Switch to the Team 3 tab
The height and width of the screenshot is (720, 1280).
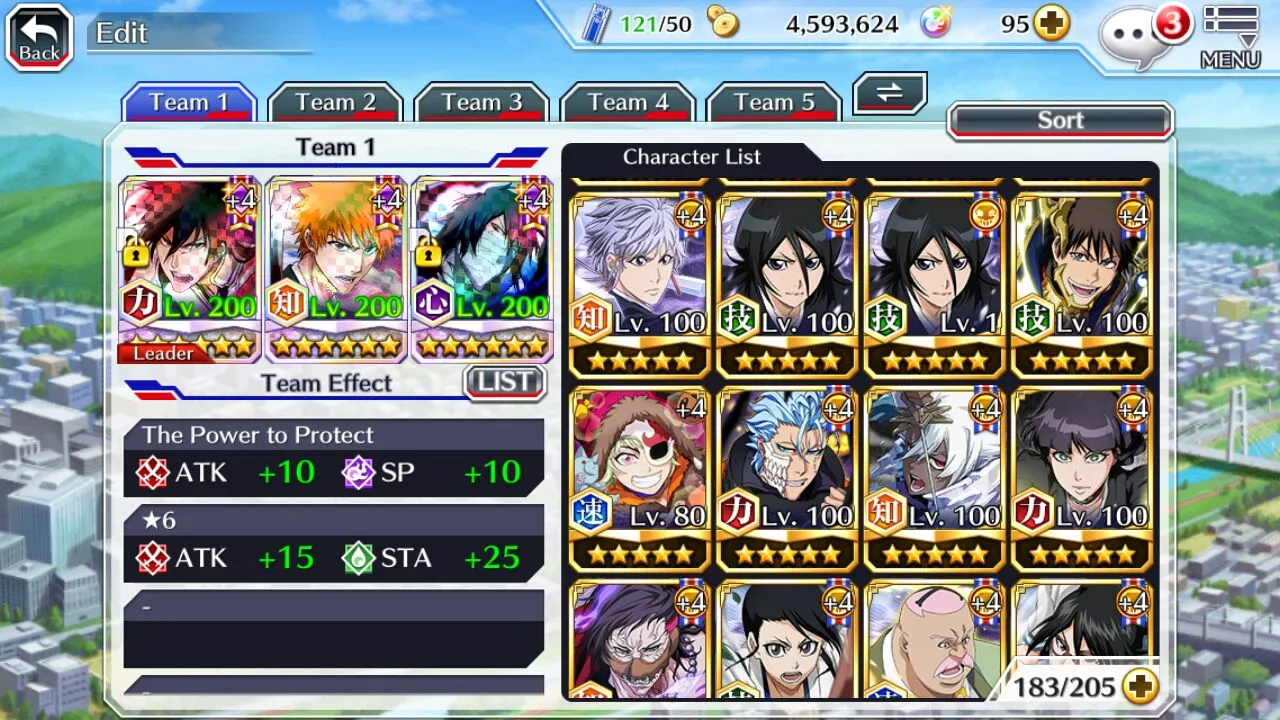(x=482, y=103)
